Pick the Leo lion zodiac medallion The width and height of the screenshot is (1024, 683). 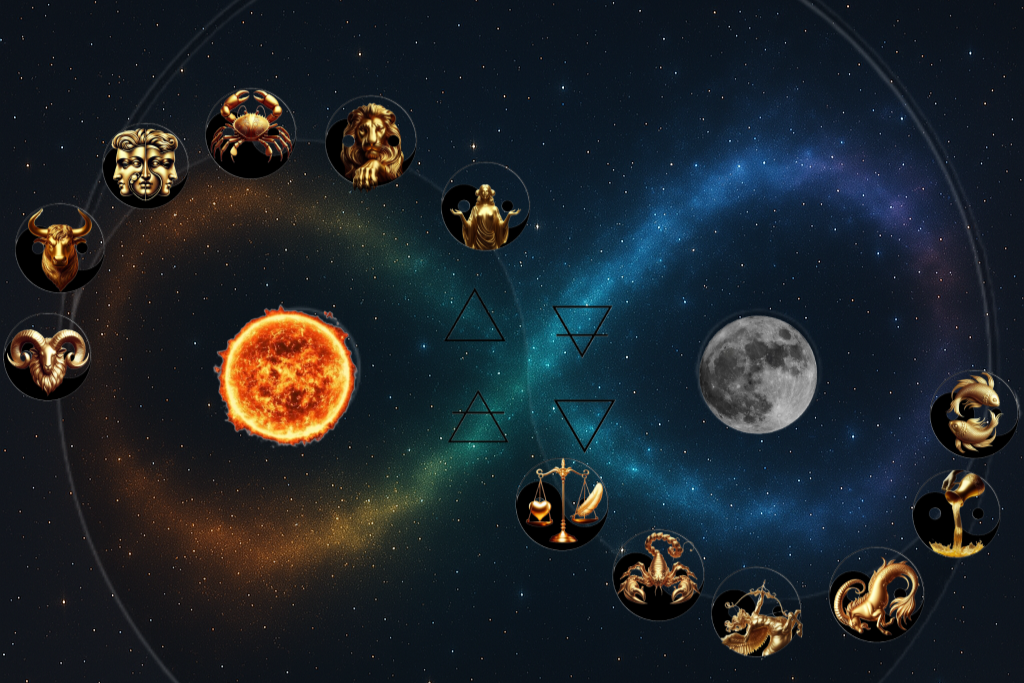(370, 142)
